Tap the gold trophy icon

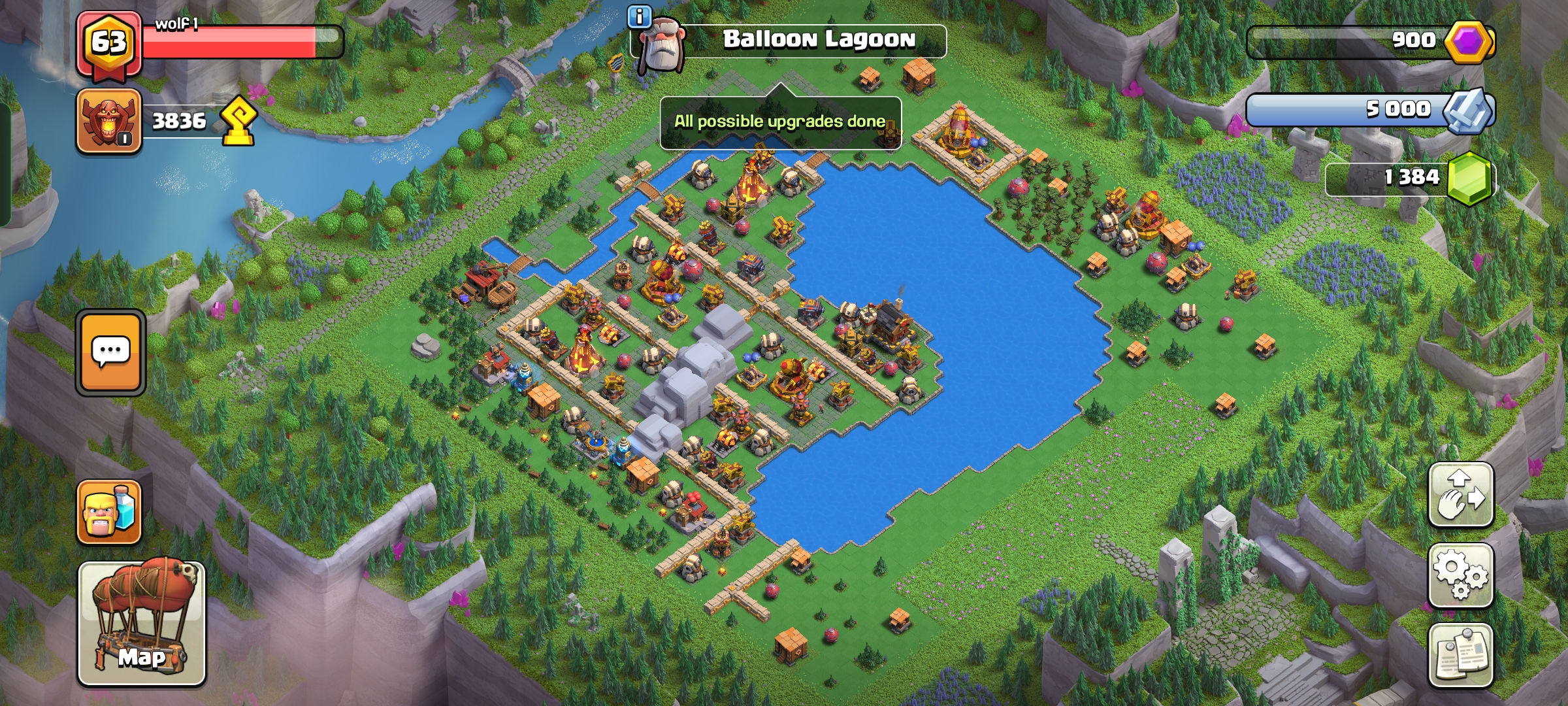pyautogui.click(x=238, y=122)
